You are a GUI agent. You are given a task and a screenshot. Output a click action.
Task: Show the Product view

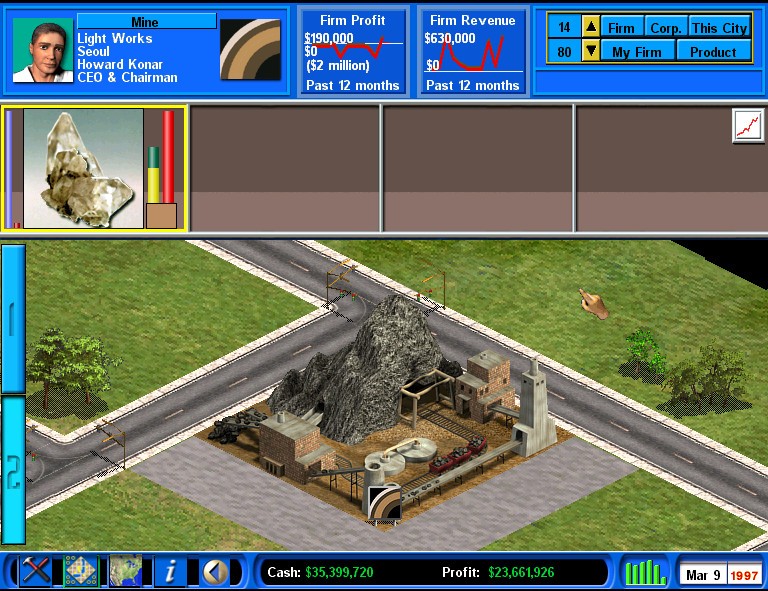pos(713,51)
